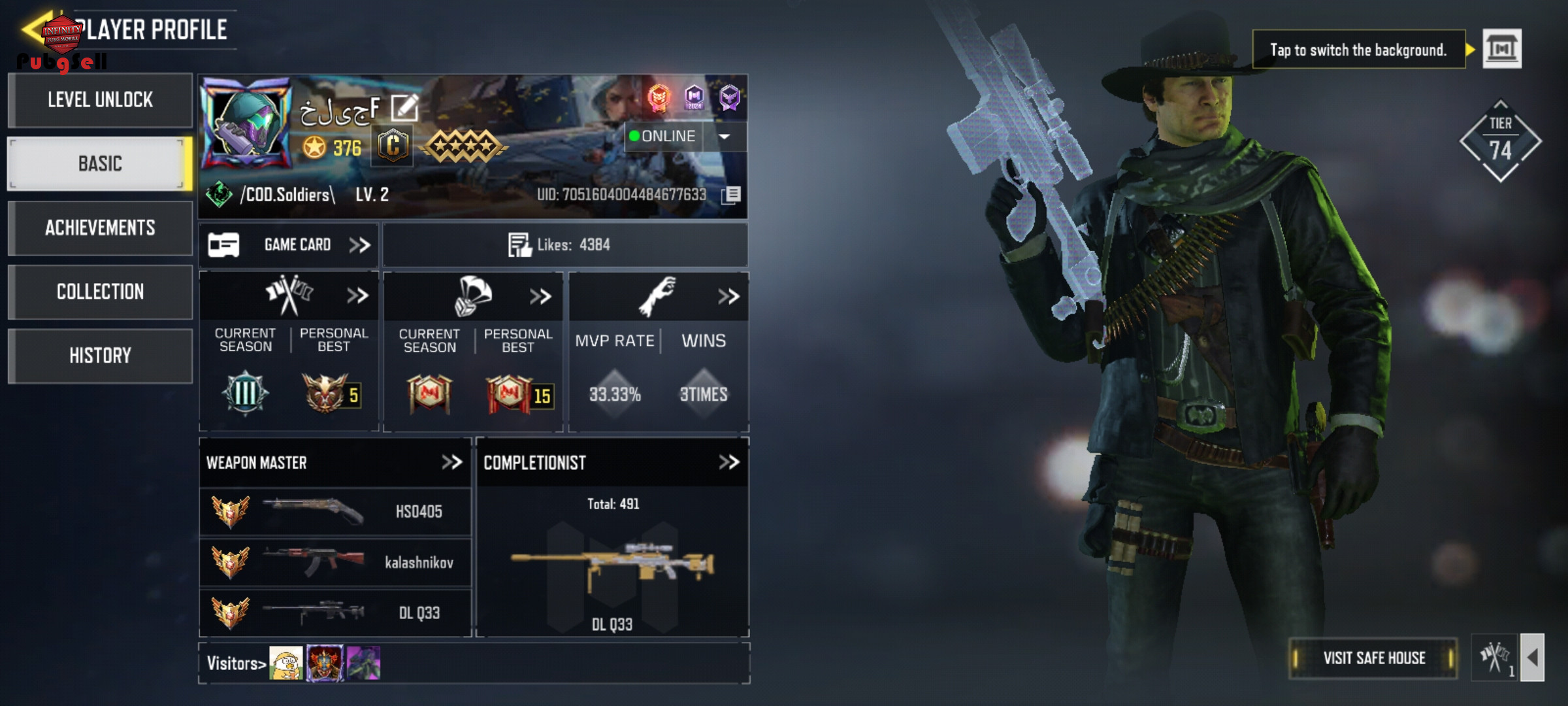
Task: Edit the player name with pencil icon
Action: [404, 108]
